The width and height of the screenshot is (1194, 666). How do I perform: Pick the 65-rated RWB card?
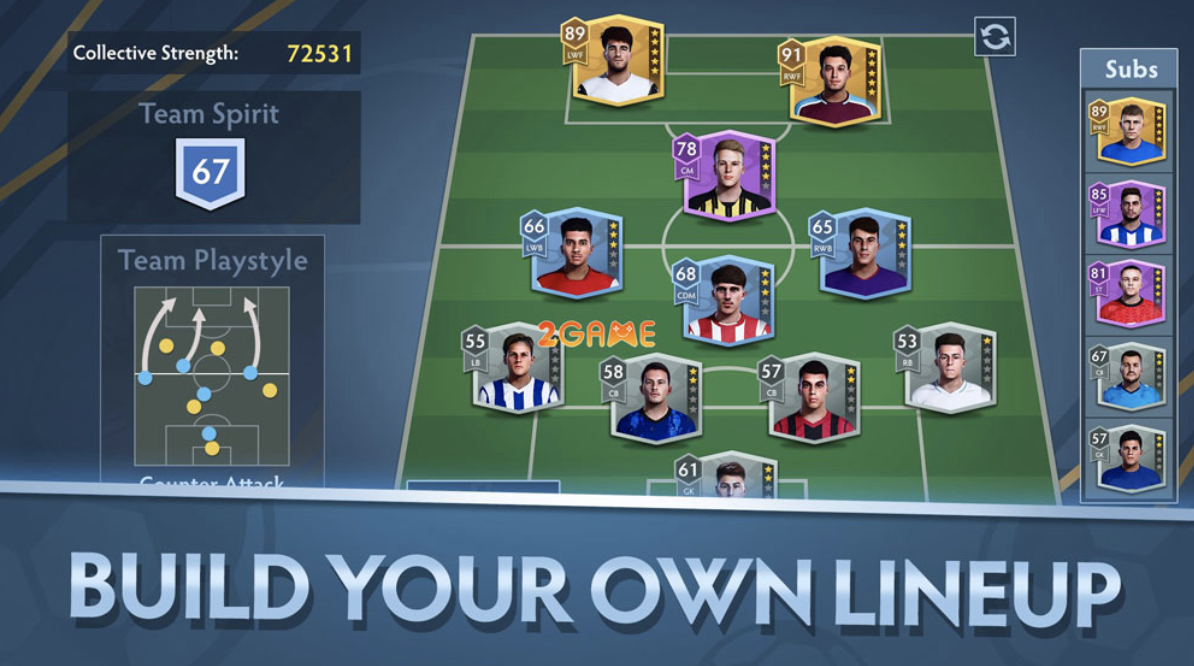(864, 254)
